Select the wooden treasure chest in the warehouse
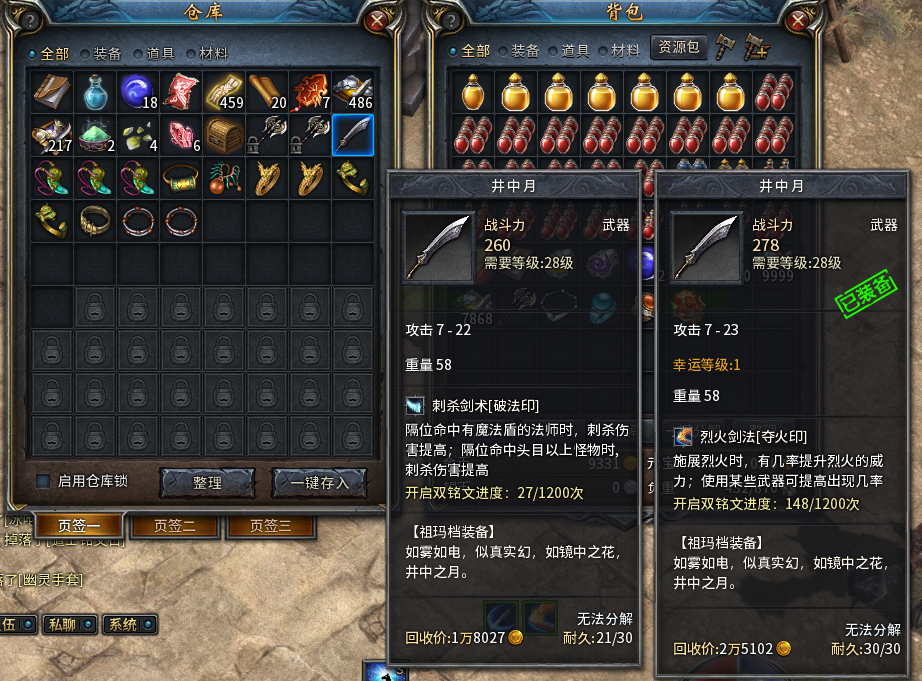This screenshot has width=922, height=681. click(x=224, y=133)
